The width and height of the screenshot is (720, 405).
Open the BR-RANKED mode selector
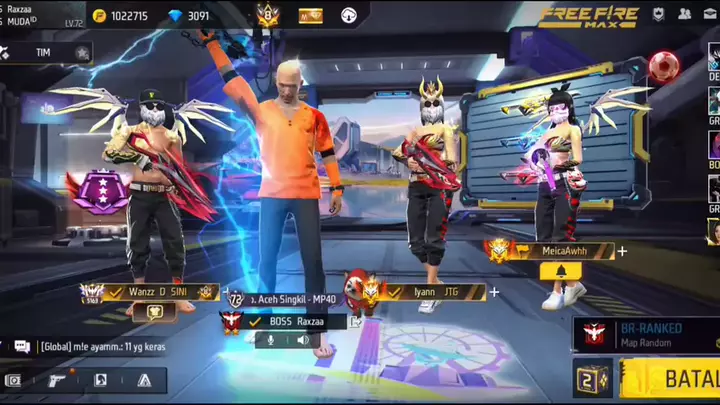(645, 334)
